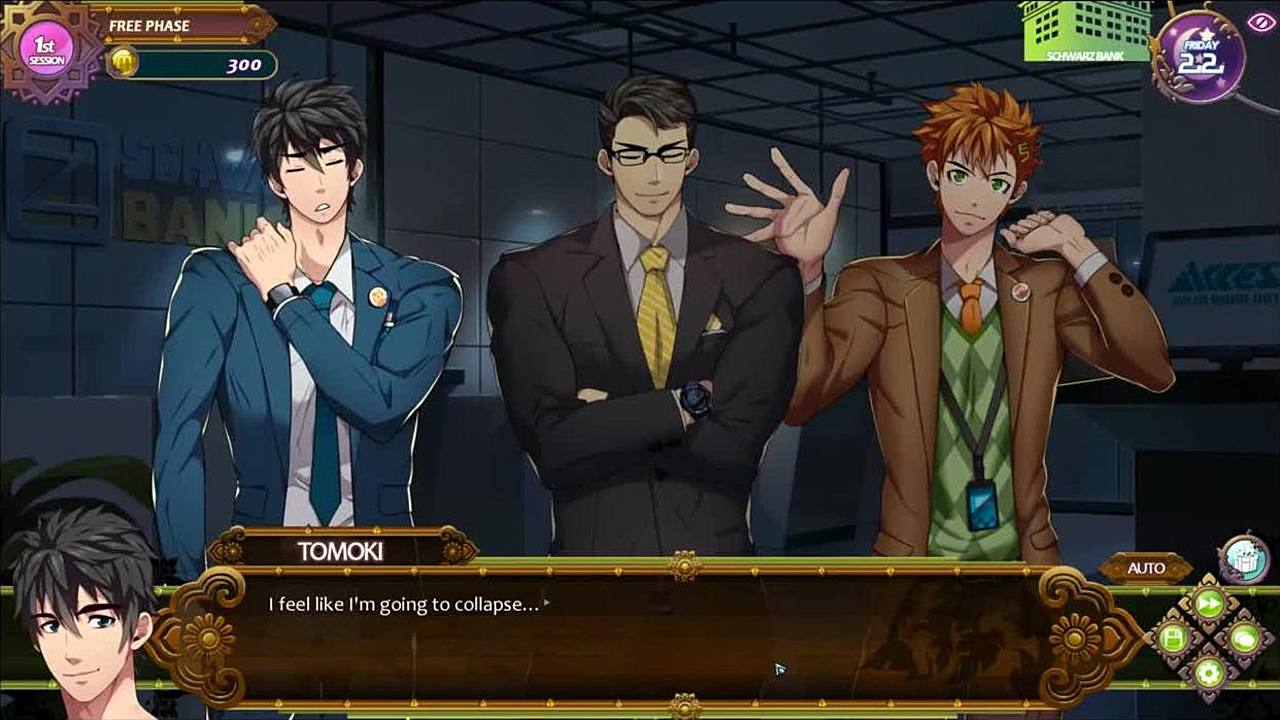Open the dialogue log speech bubble icon
The image size is (1280, 720).
click(1244, 637)
